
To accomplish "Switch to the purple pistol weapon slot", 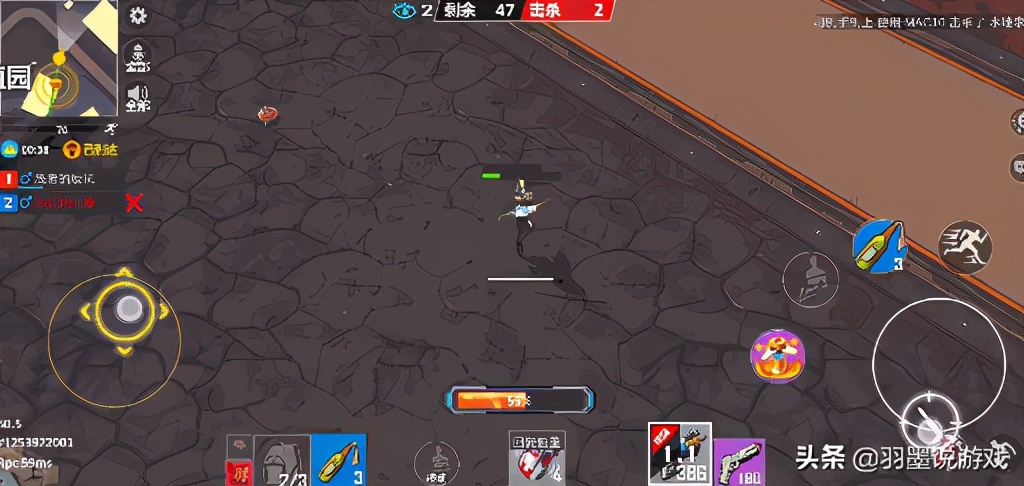I will pos(739,462).
